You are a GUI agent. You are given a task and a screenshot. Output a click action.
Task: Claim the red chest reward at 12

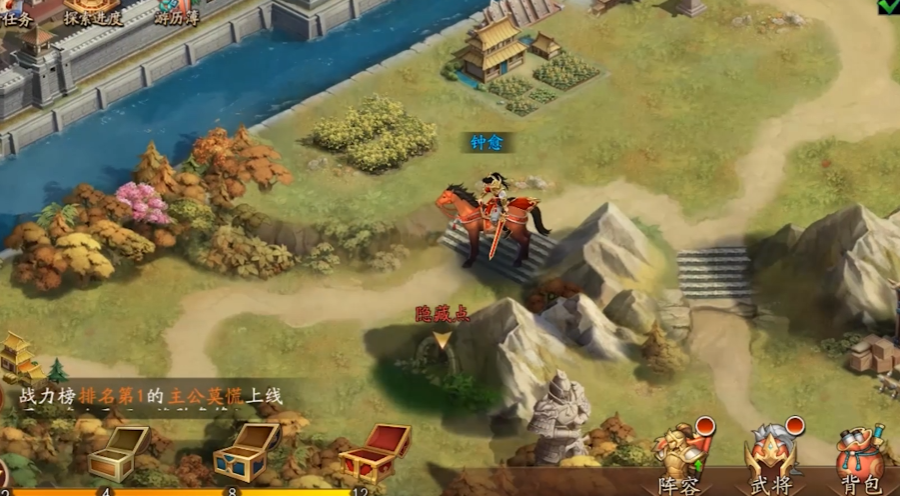(x=375, y=452)
